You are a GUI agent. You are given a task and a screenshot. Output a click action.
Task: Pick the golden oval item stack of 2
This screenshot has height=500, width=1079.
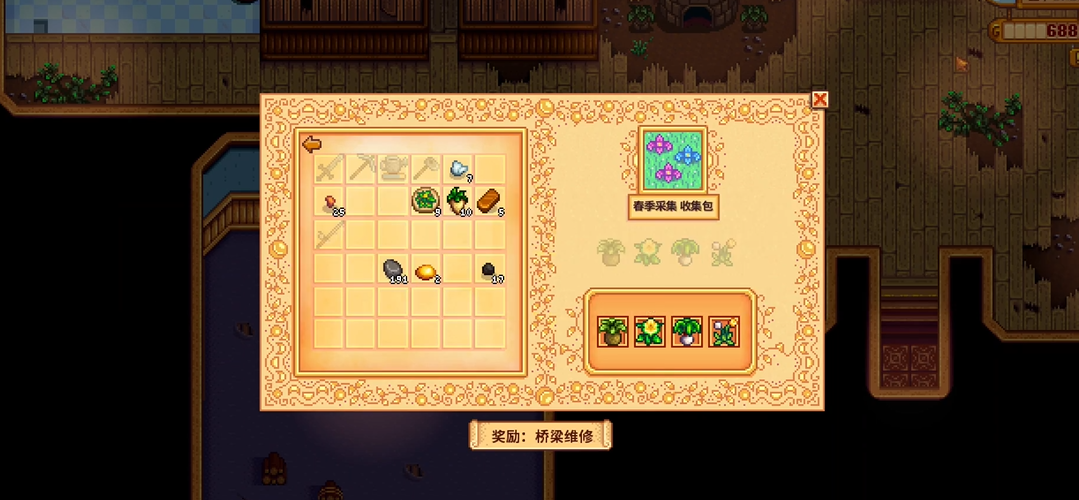click(426, 270)
